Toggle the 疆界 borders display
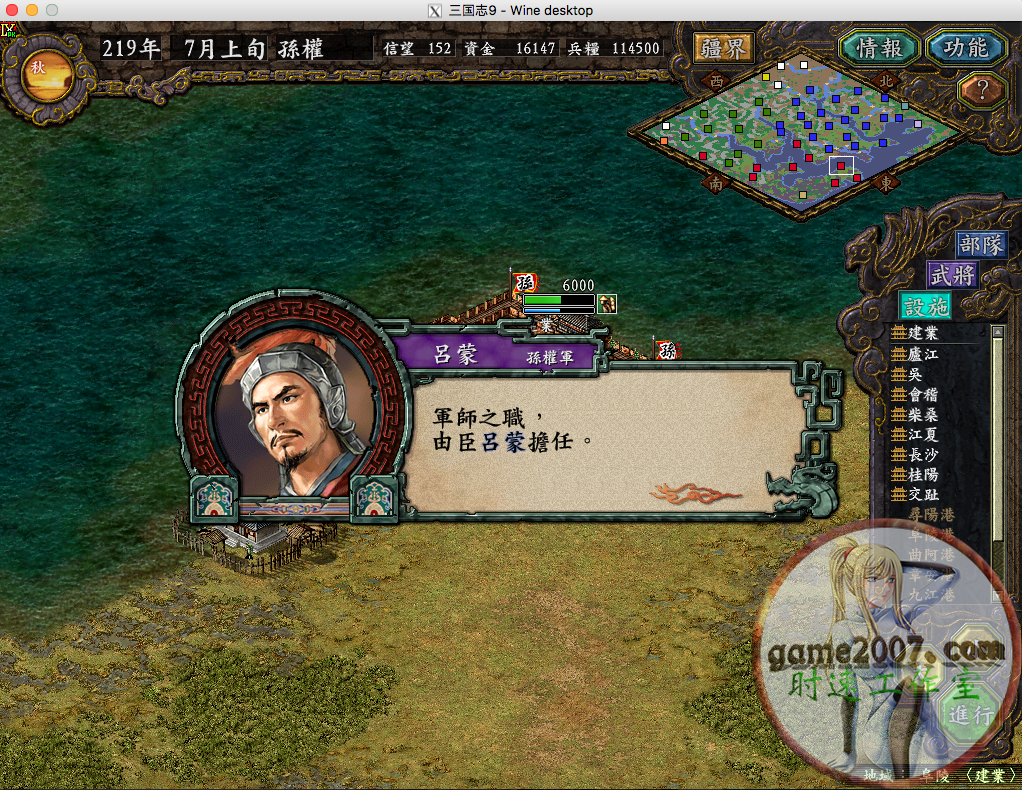This screenshot has height=790, width=1022. point(724,47)
